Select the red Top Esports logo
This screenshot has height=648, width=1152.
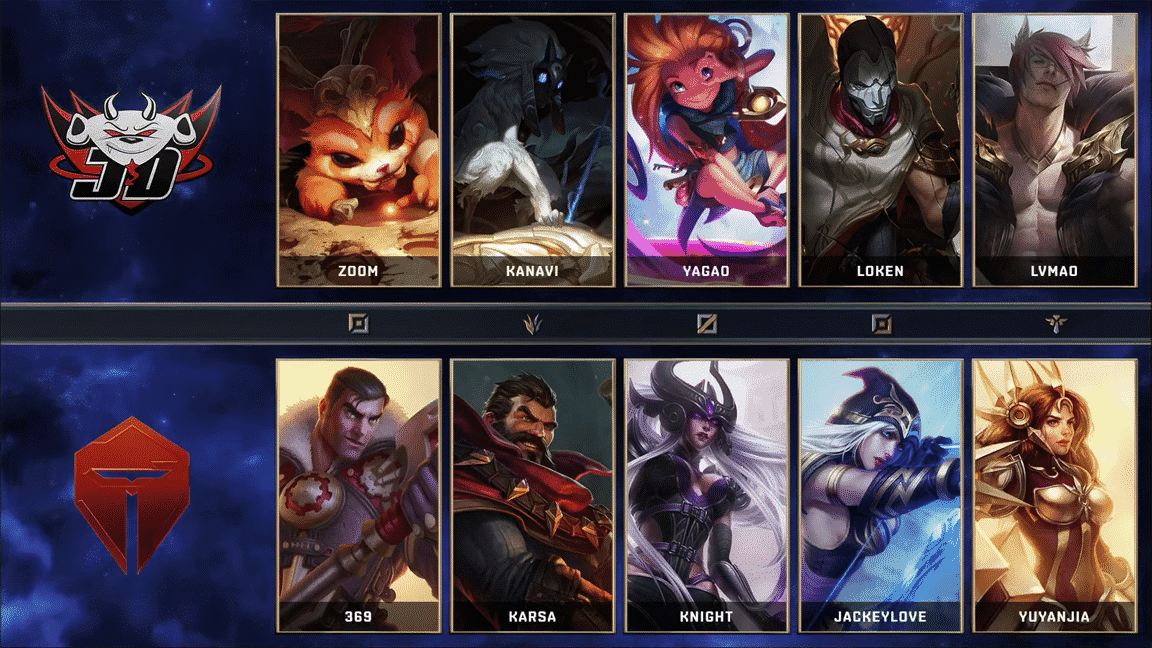(x=130, y=495)
